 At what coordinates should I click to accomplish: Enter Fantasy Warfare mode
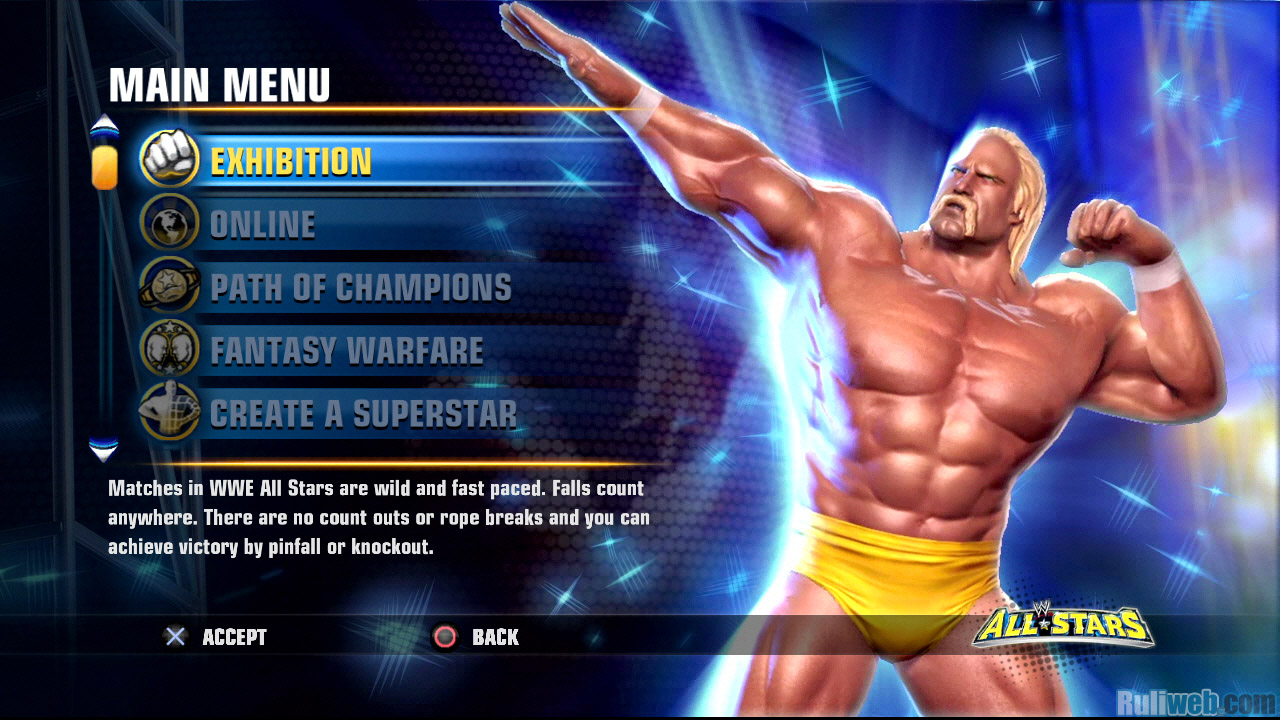[346, 351]
